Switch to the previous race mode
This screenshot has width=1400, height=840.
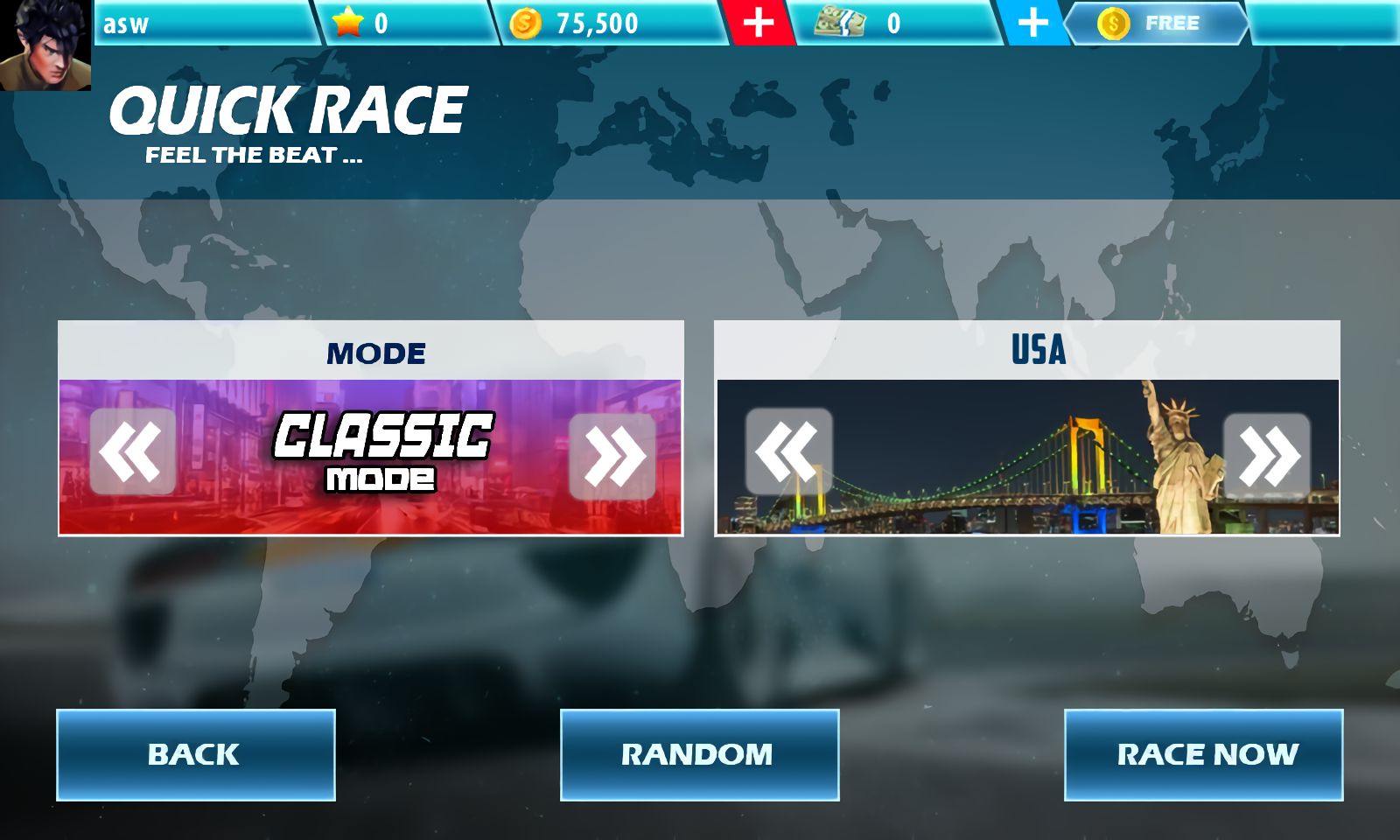pos(129,451)
